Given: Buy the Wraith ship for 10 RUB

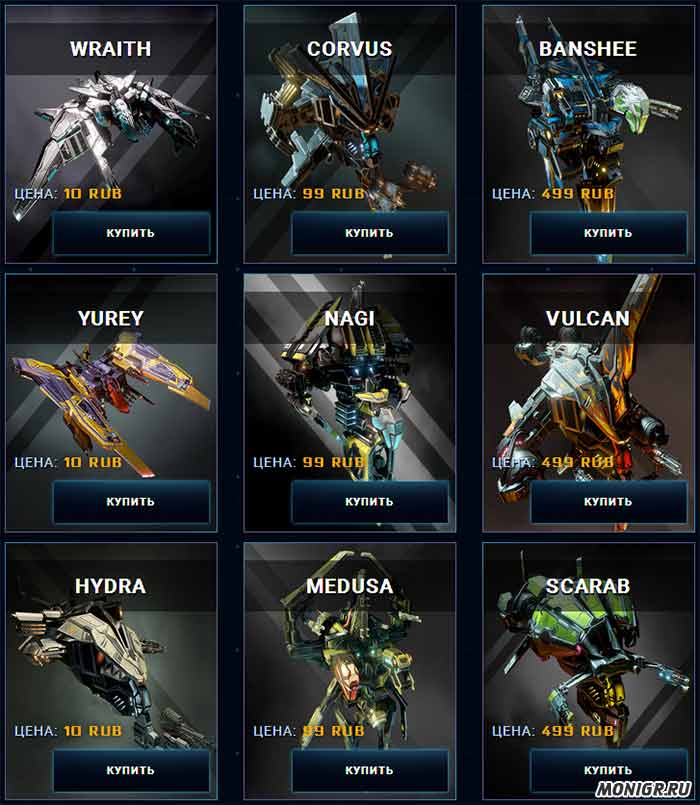Looking at the screenshot, I should click(x=131, y=233).
